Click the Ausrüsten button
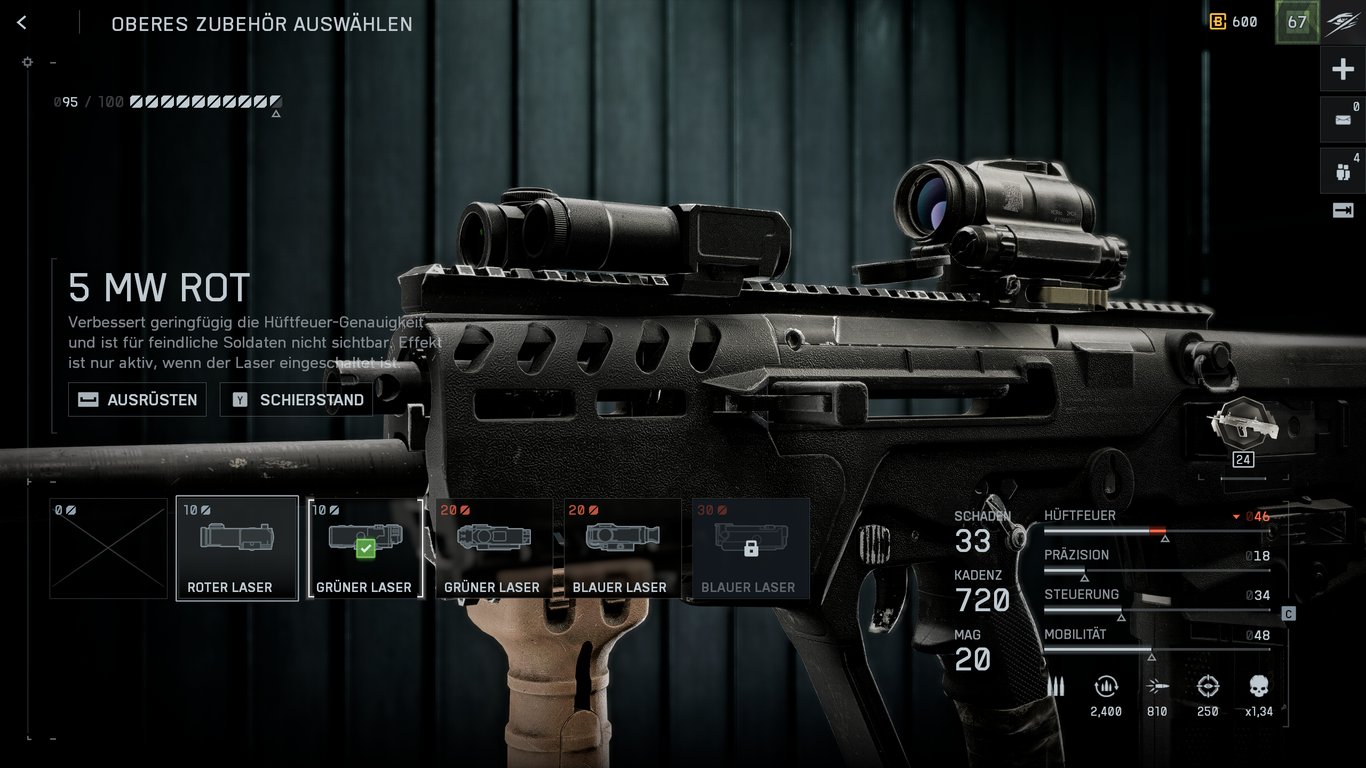Viewport: 1366px width, 768px height. [x=137, y=400]
